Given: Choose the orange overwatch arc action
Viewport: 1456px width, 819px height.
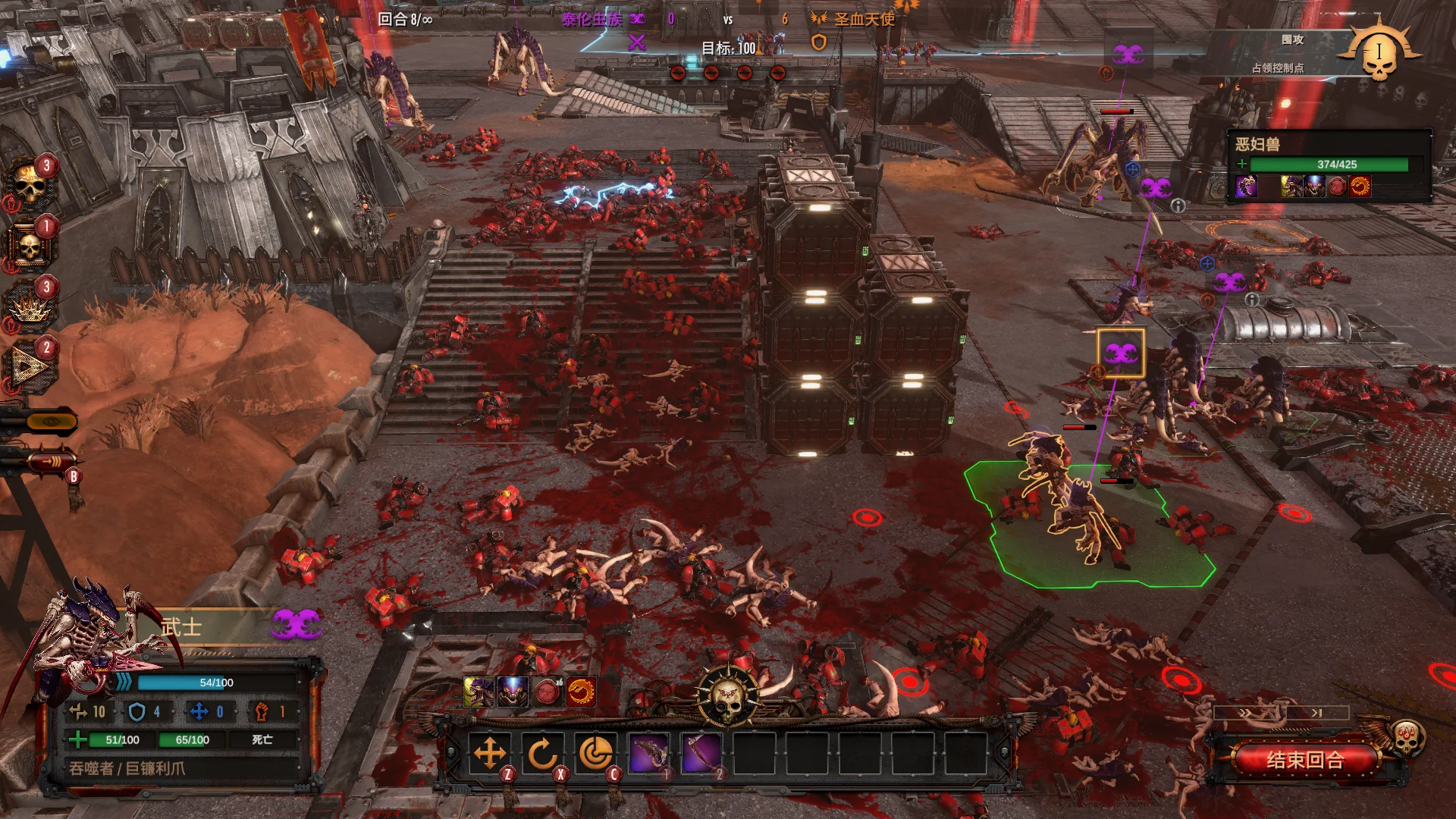Looking at the screenshot, I should pos(596,754).
